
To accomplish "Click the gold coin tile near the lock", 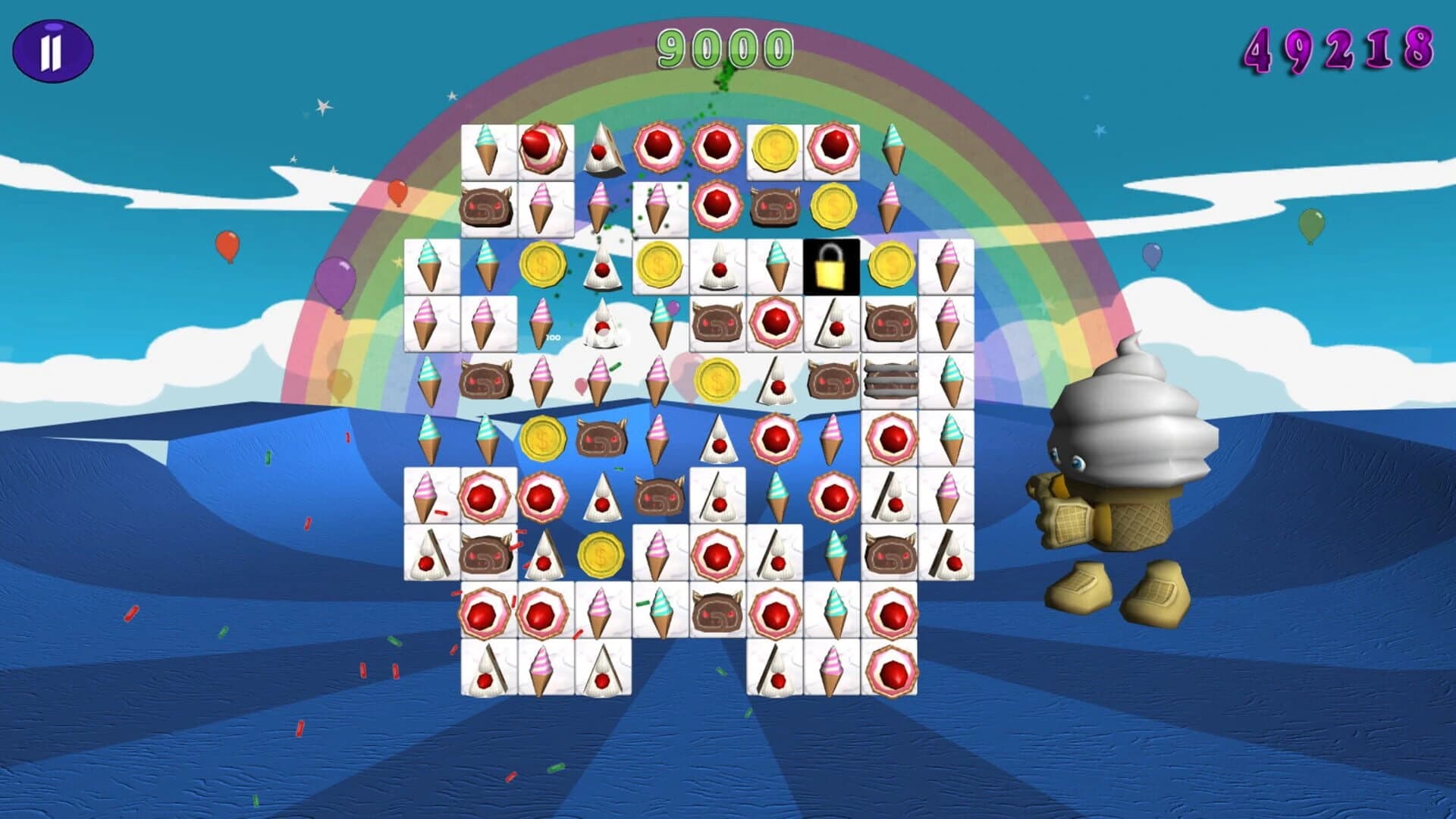I will [x=892, y=265].
